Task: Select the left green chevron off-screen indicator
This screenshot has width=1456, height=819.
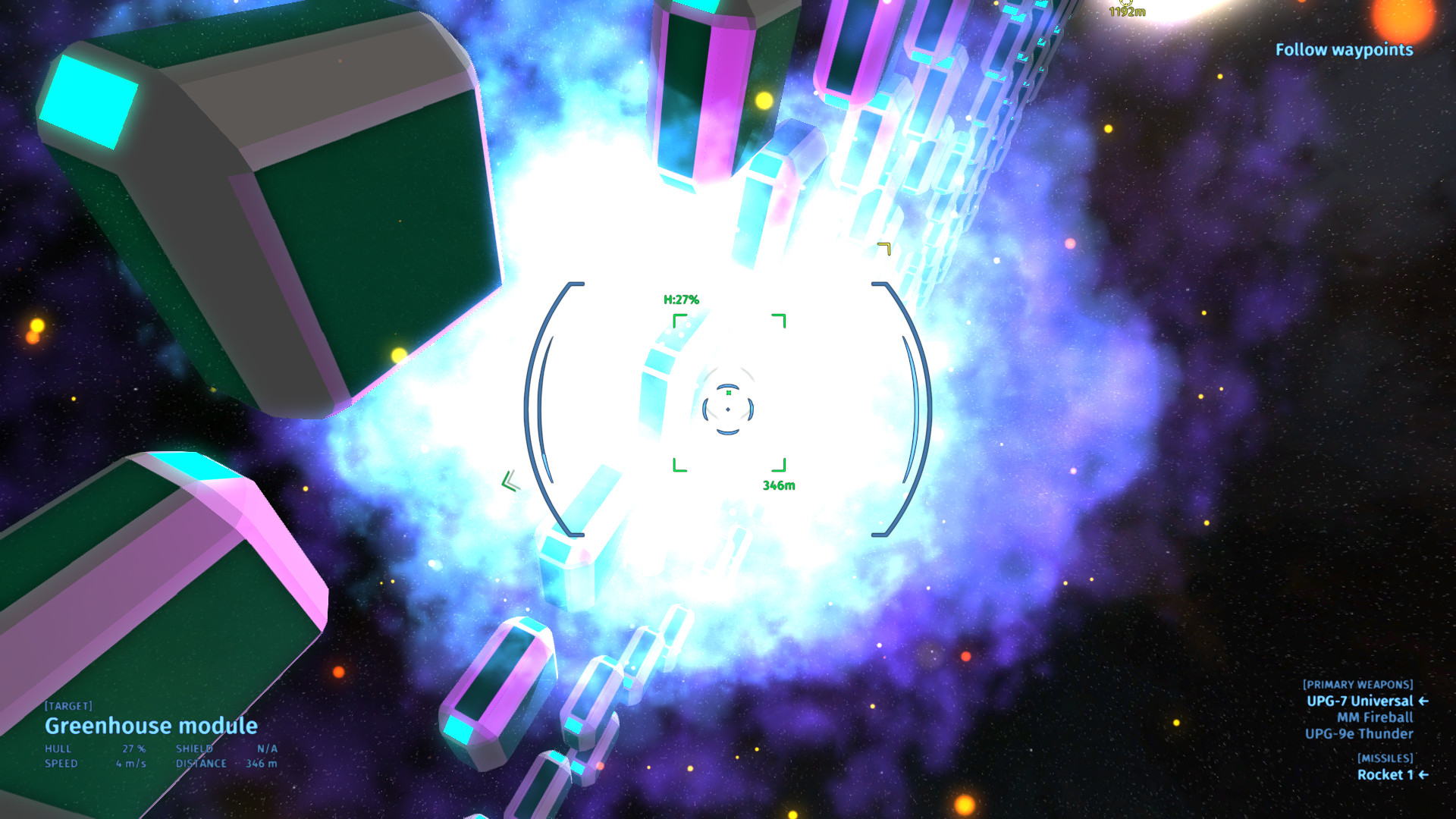Action: coord(510,479)
